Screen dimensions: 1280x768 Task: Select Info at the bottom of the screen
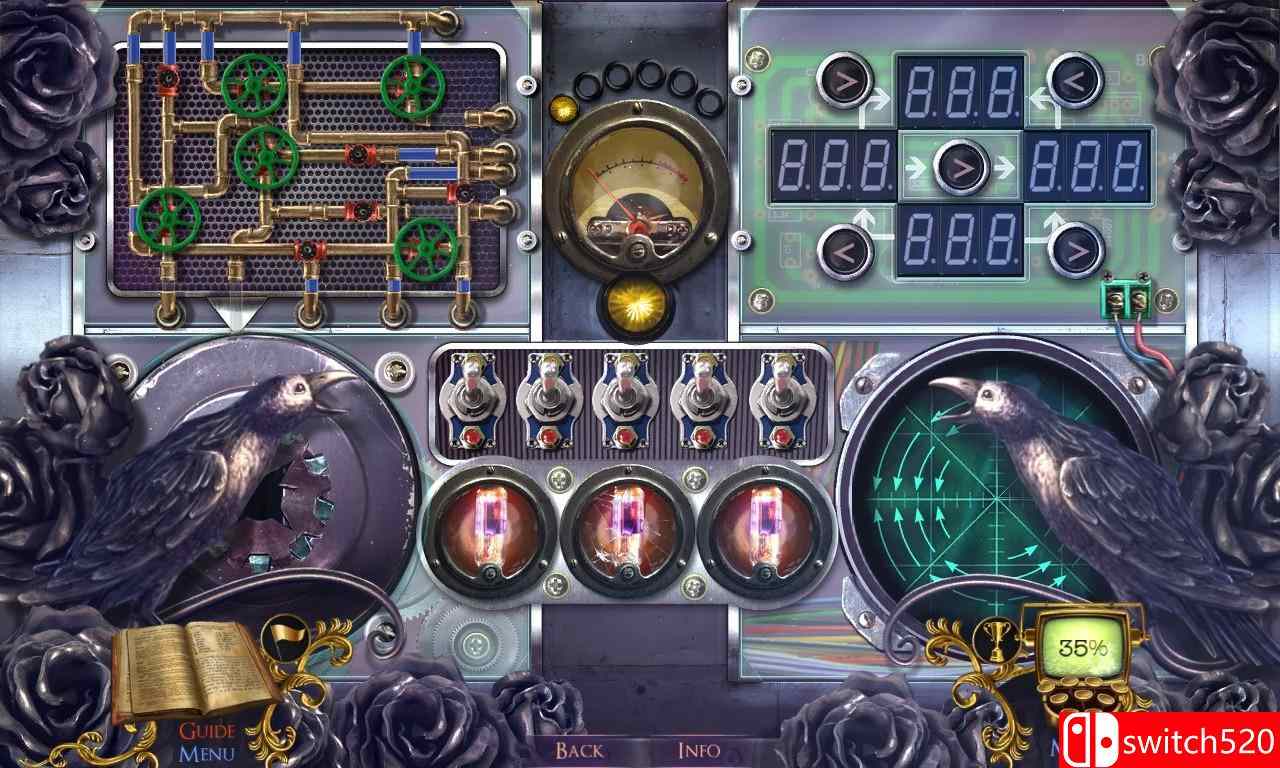(700, 749)
